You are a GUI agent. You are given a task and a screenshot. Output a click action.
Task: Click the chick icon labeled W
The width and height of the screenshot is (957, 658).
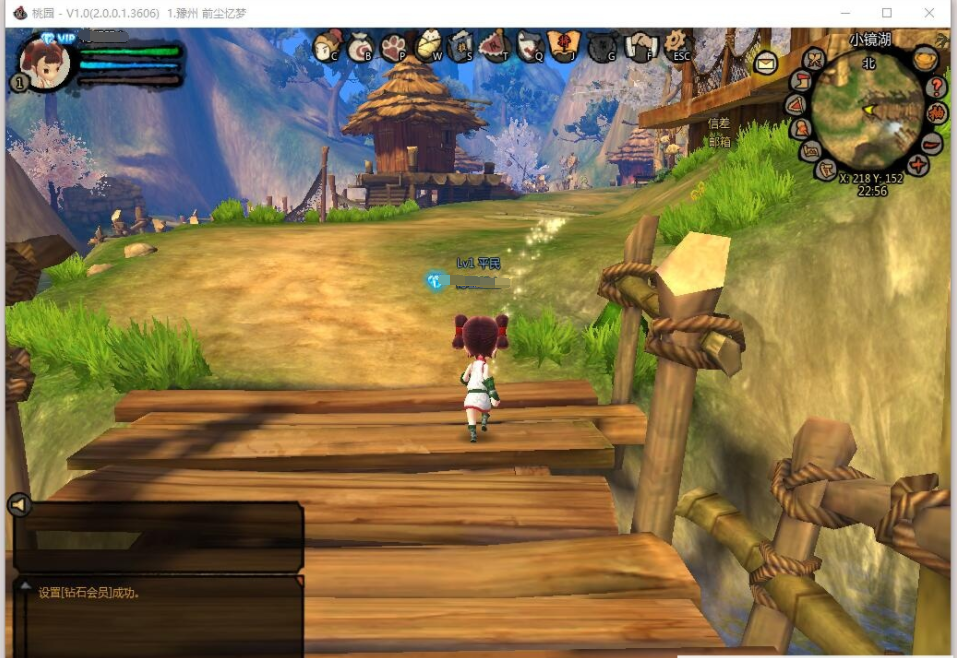coord(428,45)
